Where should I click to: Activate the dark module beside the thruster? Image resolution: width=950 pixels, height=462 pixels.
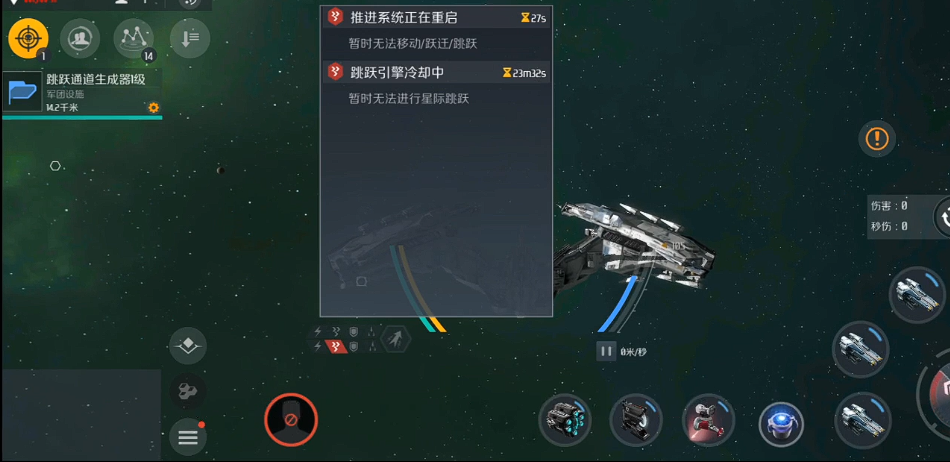tap(636, 420)
